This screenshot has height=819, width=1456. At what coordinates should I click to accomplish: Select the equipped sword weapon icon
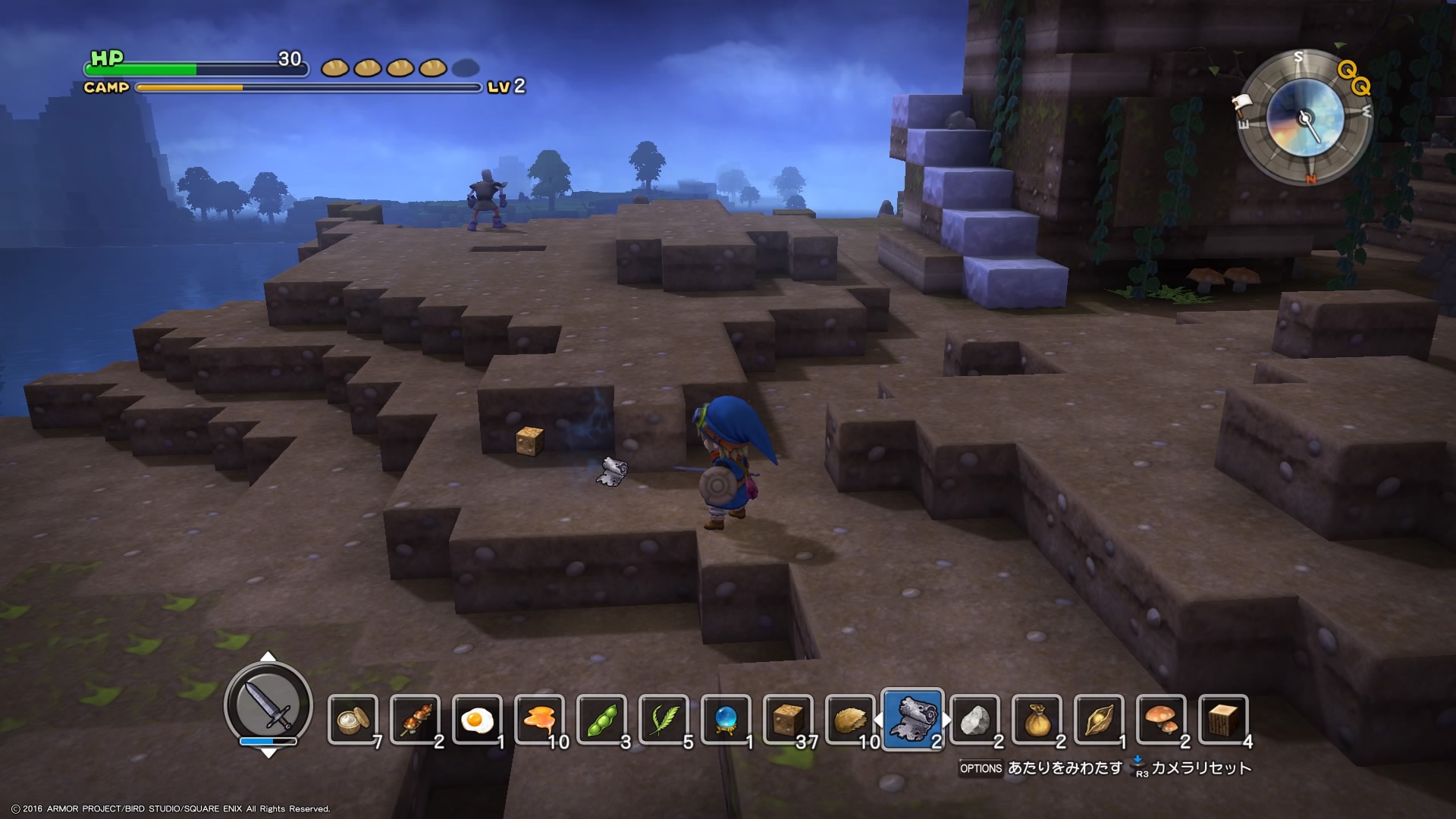point(268,704)
